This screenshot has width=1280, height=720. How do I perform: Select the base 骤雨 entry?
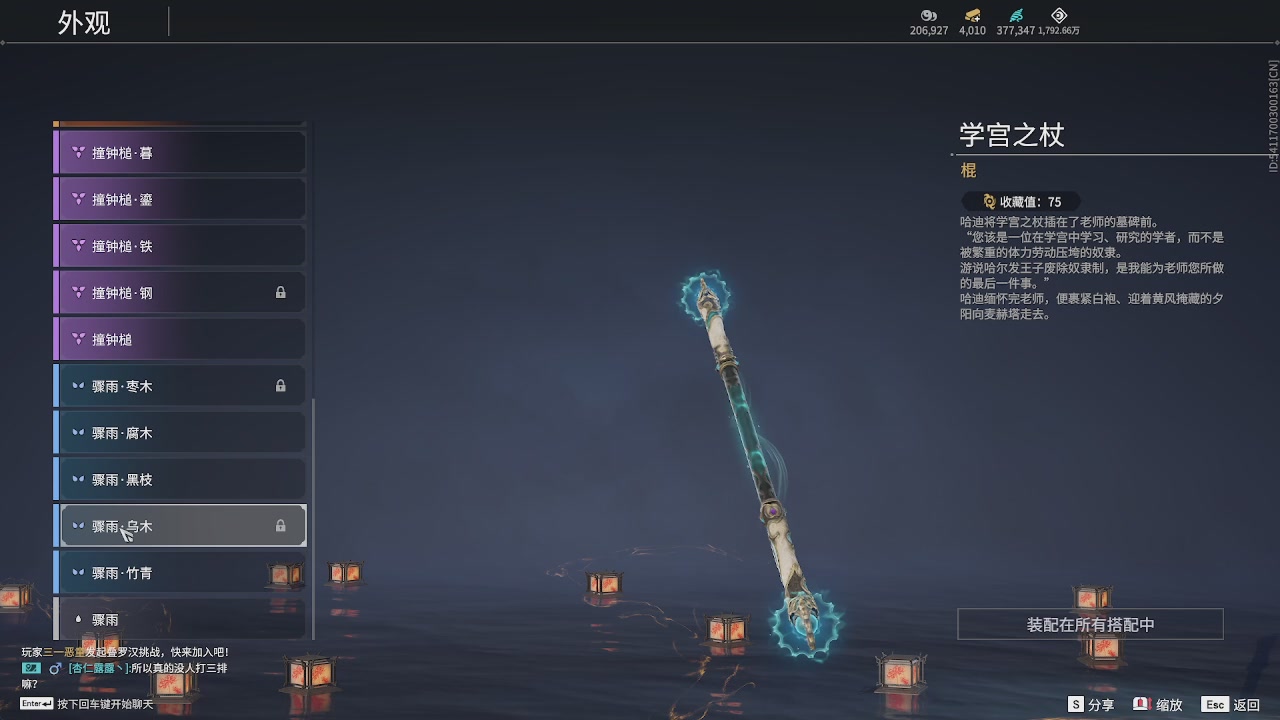point(180,620)
